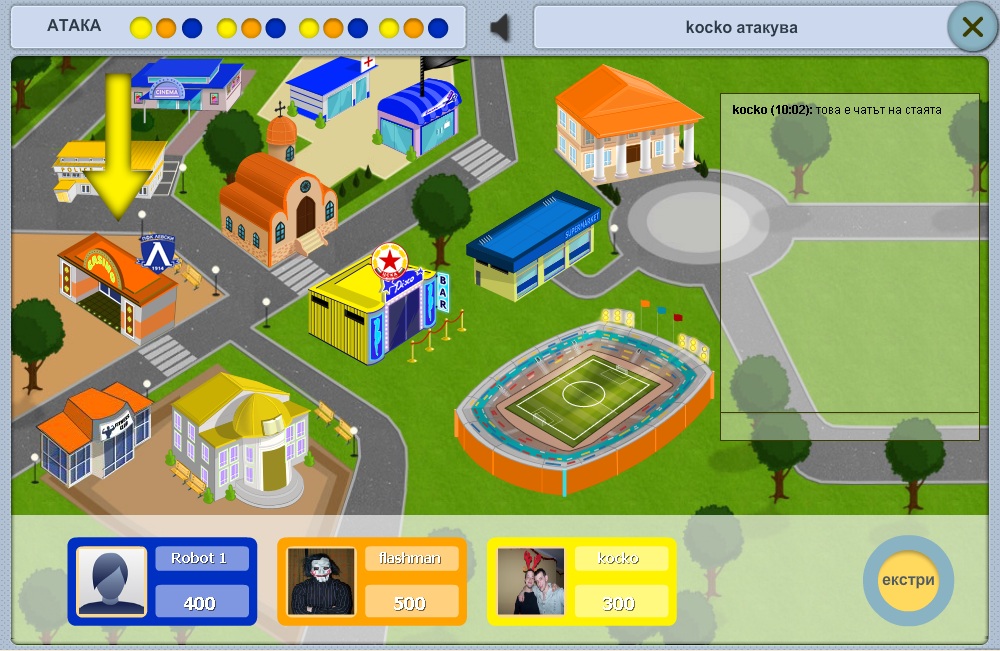Choose the yellow domed building
The width and height of the screenshot is (1000, 651).
pos(238,435)
